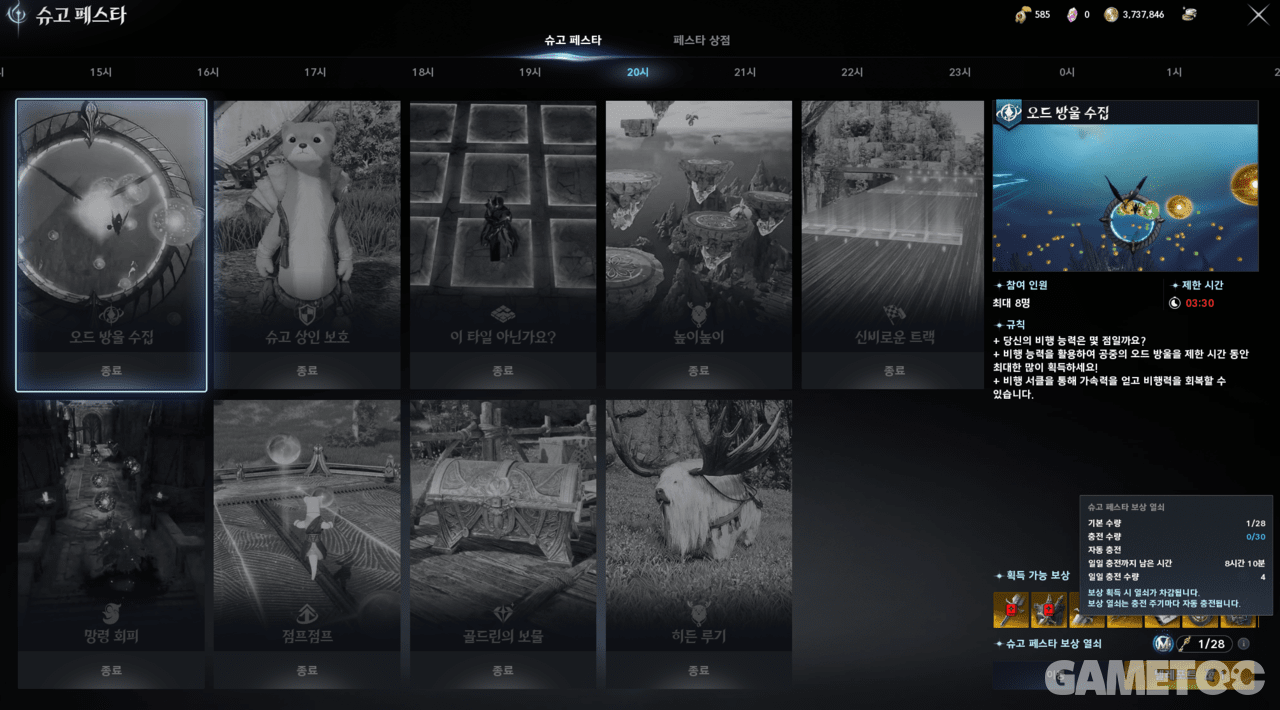The image size is (1280, 710).
Task: Select the 슈고 페스타 tab
Action: 572,41
